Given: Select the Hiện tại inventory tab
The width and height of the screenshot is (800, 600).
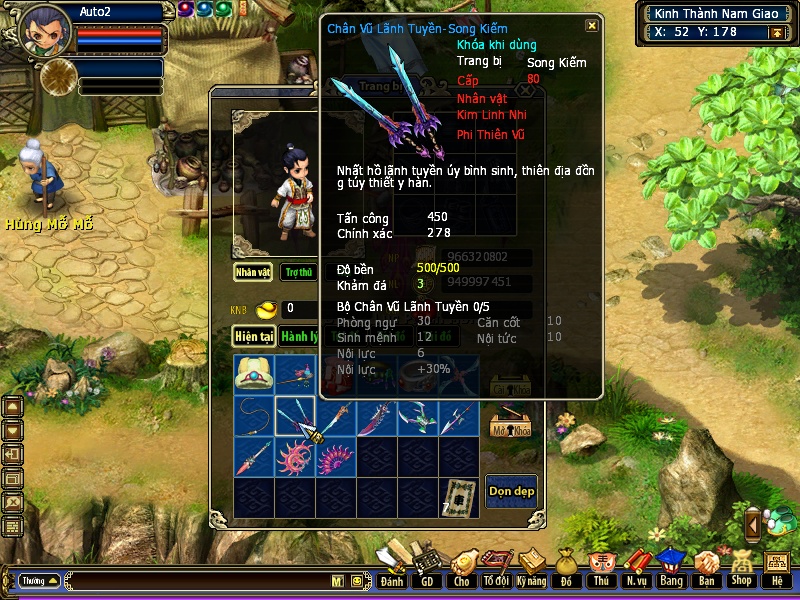Looking at the screenshot, I should pos(254,337).
